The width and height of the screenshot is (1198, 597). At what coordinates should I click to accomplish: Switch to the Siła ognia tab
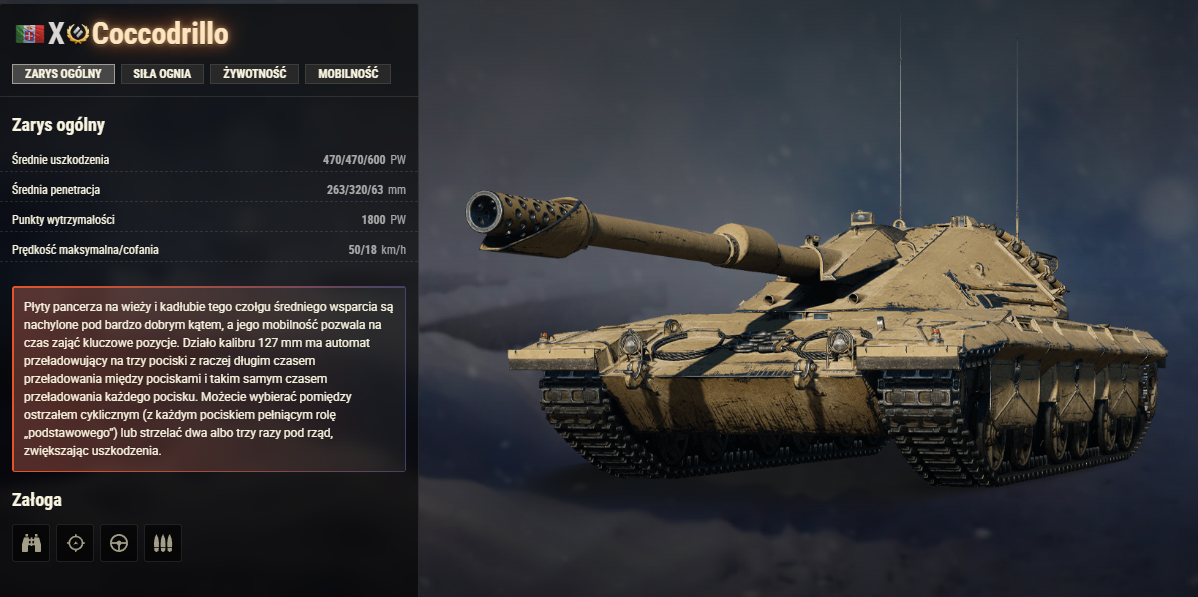[162, 74]
